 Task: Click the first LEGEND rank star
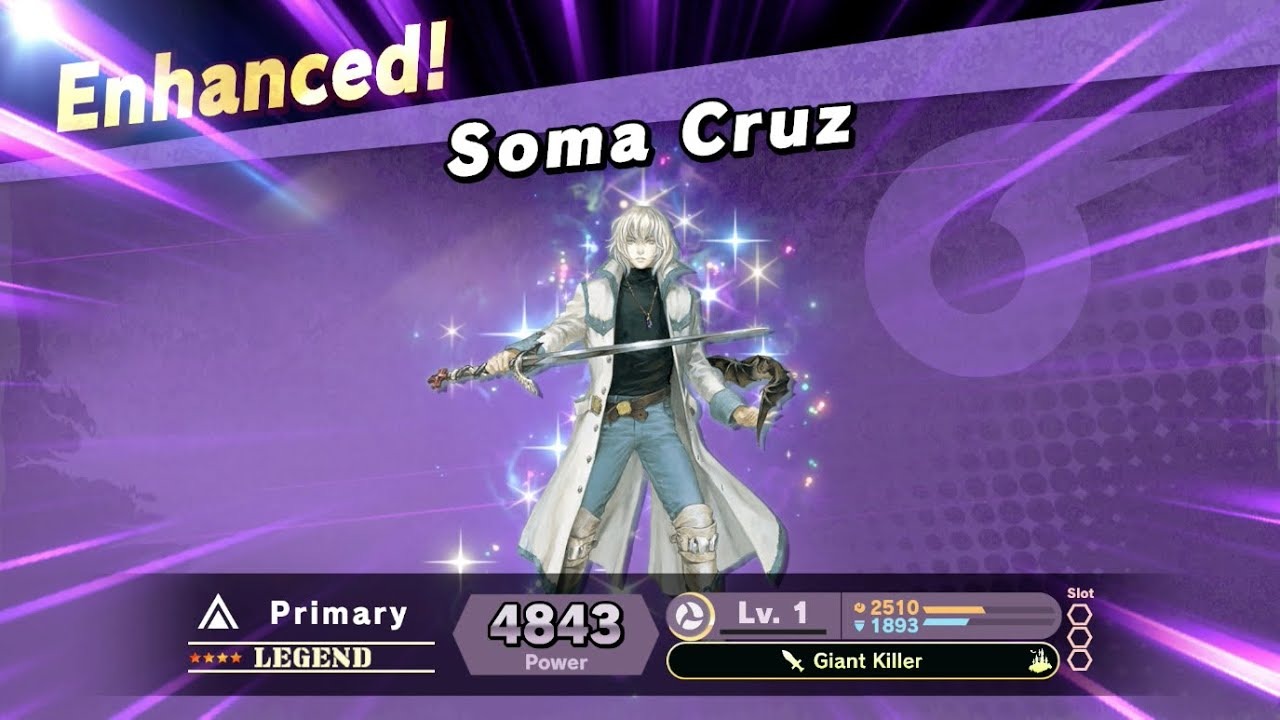(196, 656)
